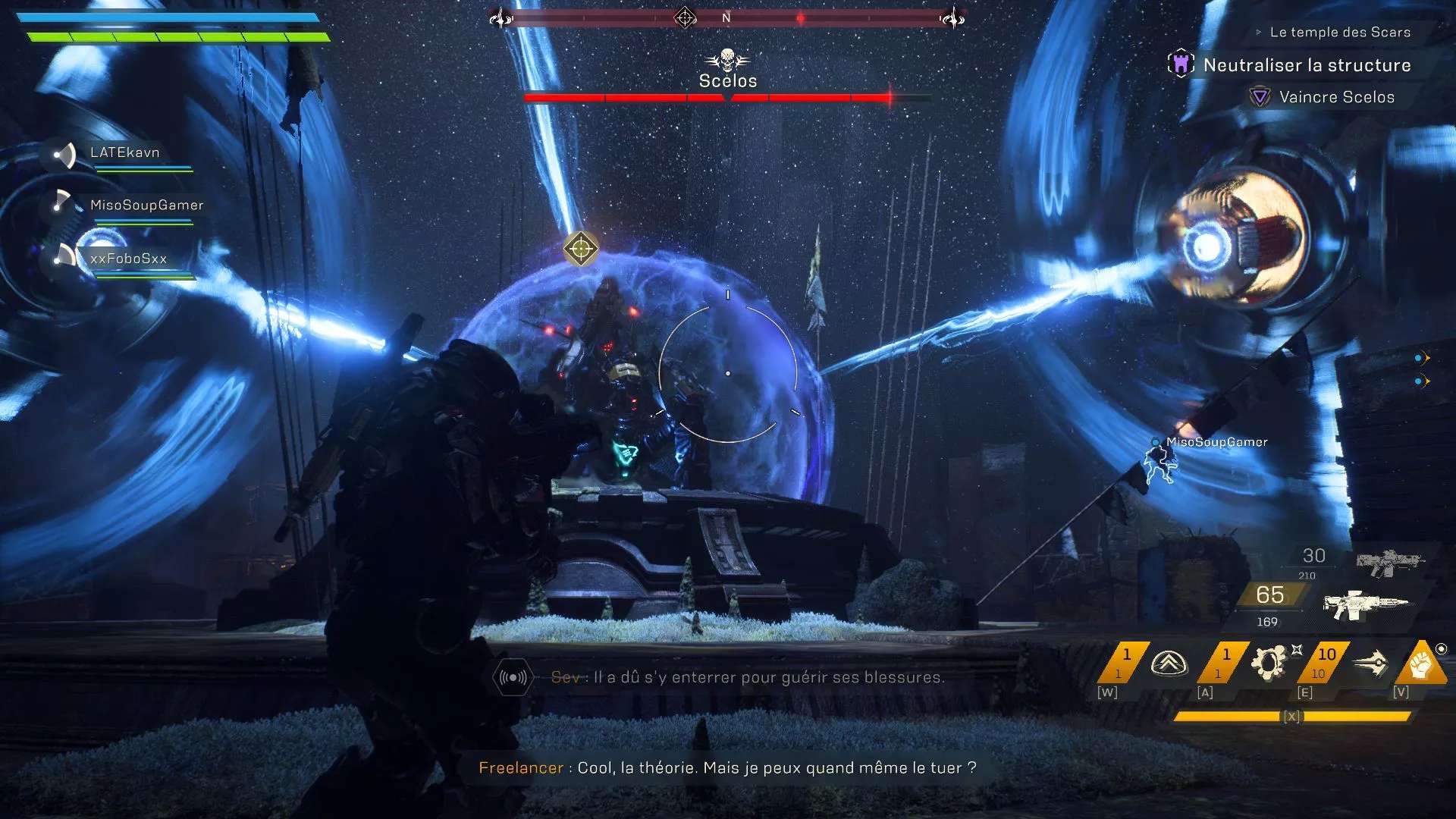This screenshot has height=819, width=1456.
Task: Click the ammo count 65 display
Action: [1269, 595]
